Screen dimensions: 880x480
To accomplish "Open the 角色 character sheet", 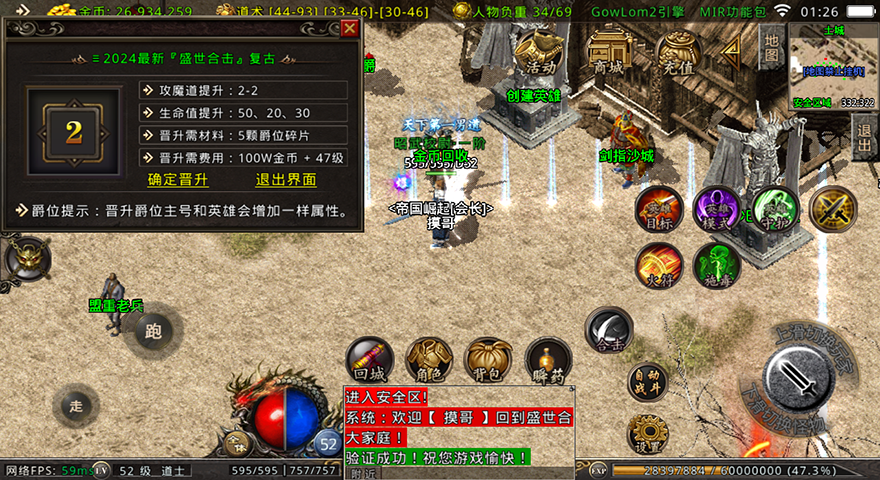I will (429, 361).
